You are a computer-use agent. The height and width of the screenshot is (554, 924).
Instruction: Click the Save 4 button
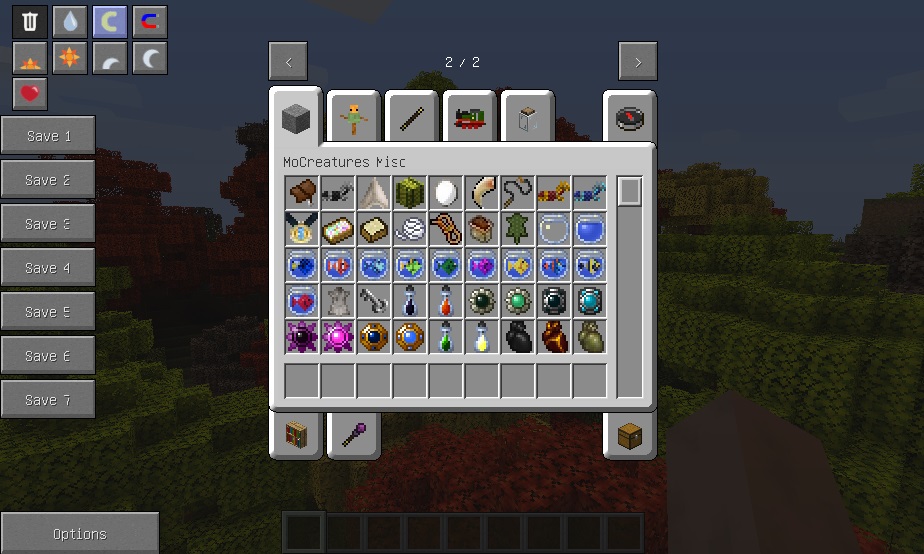point(48,268)
